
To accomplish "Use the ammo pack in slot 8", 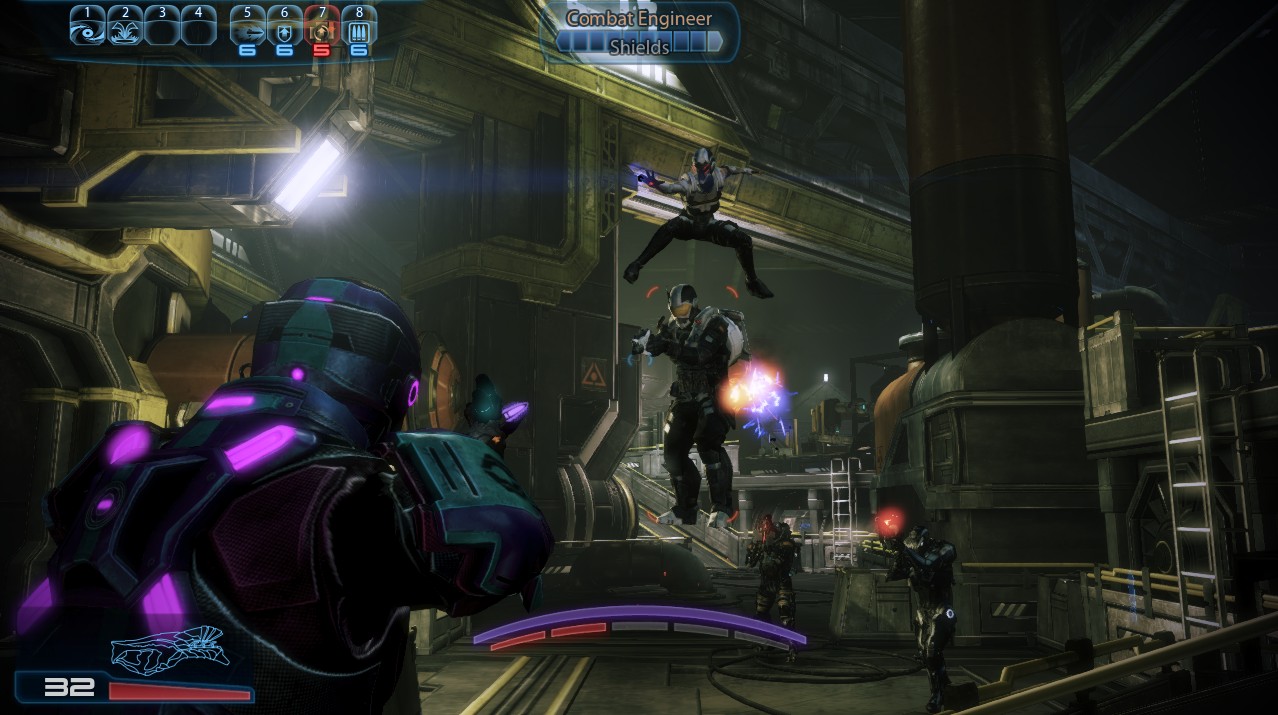I will pos(359,28).
